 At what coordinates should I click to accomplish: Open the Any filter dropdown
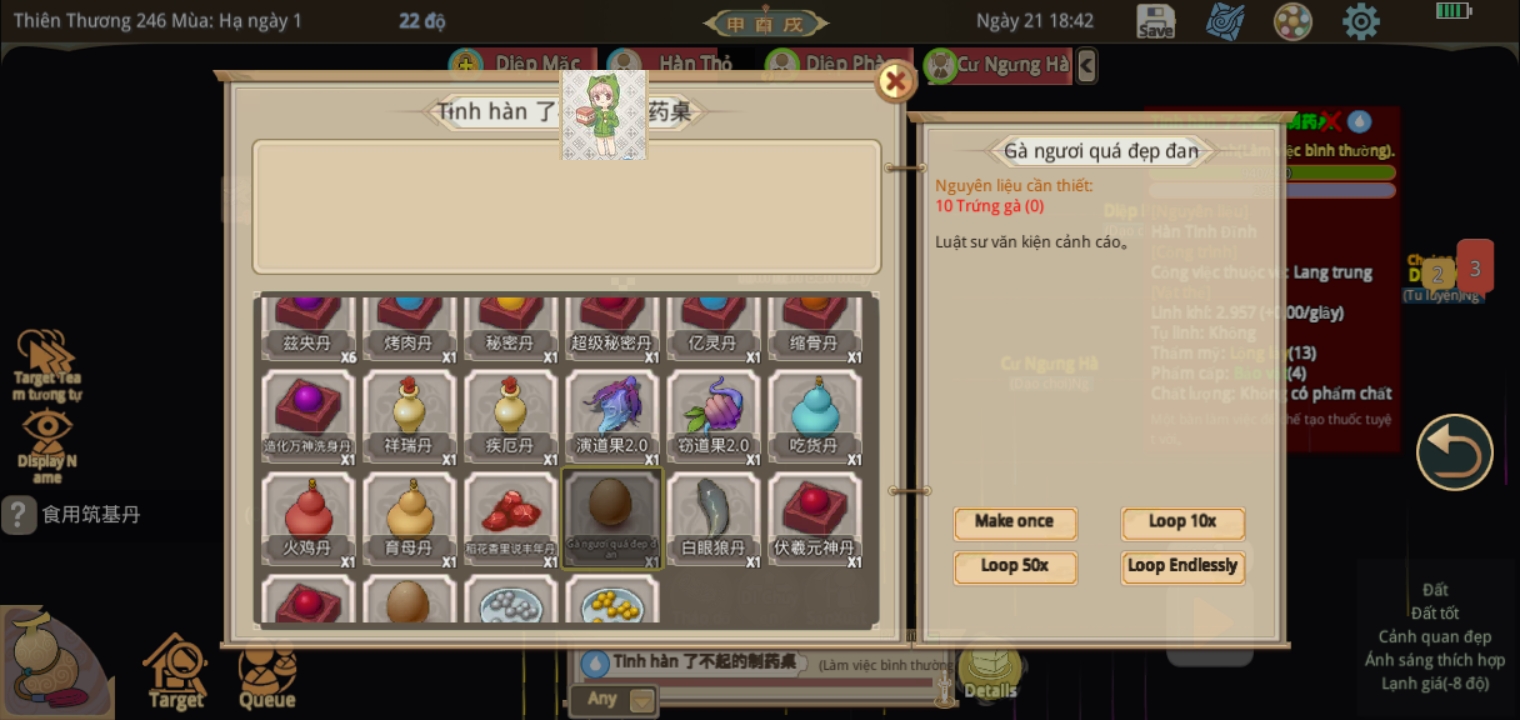pyautogui.click(x=615, y=699)
